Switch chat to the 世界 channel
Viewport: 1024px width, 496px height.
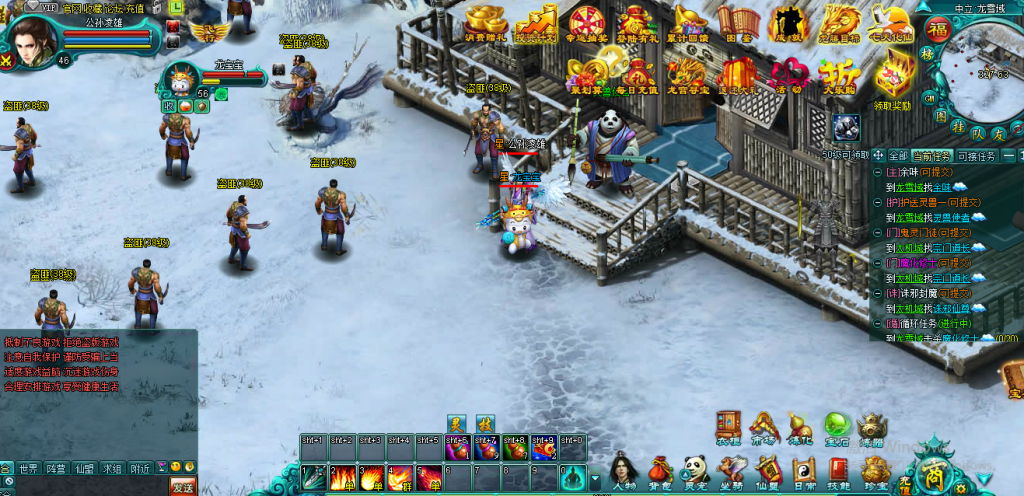click(29, 468)
